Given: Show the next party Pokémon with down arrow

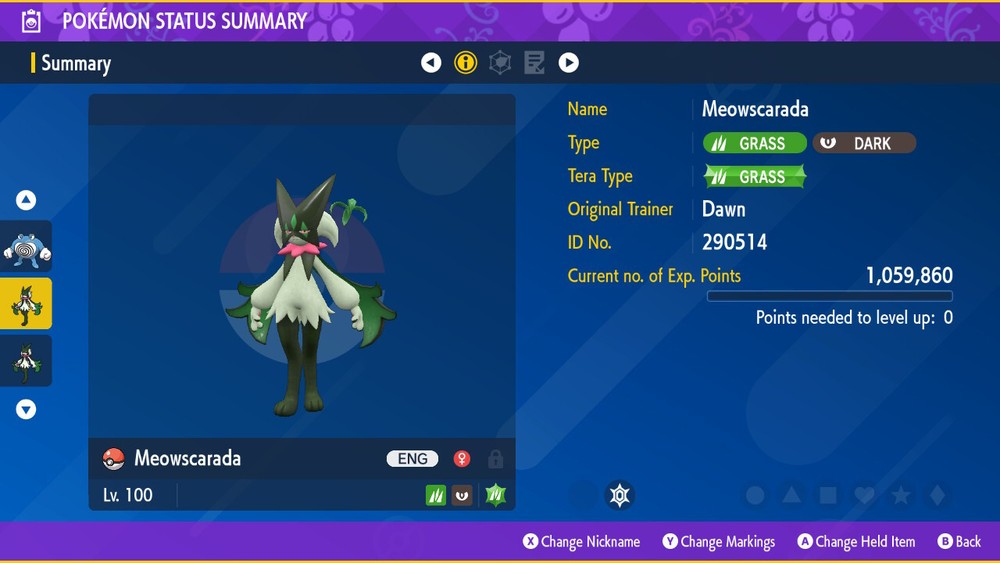Looking at the screenshot, I should tap(26, 409).
